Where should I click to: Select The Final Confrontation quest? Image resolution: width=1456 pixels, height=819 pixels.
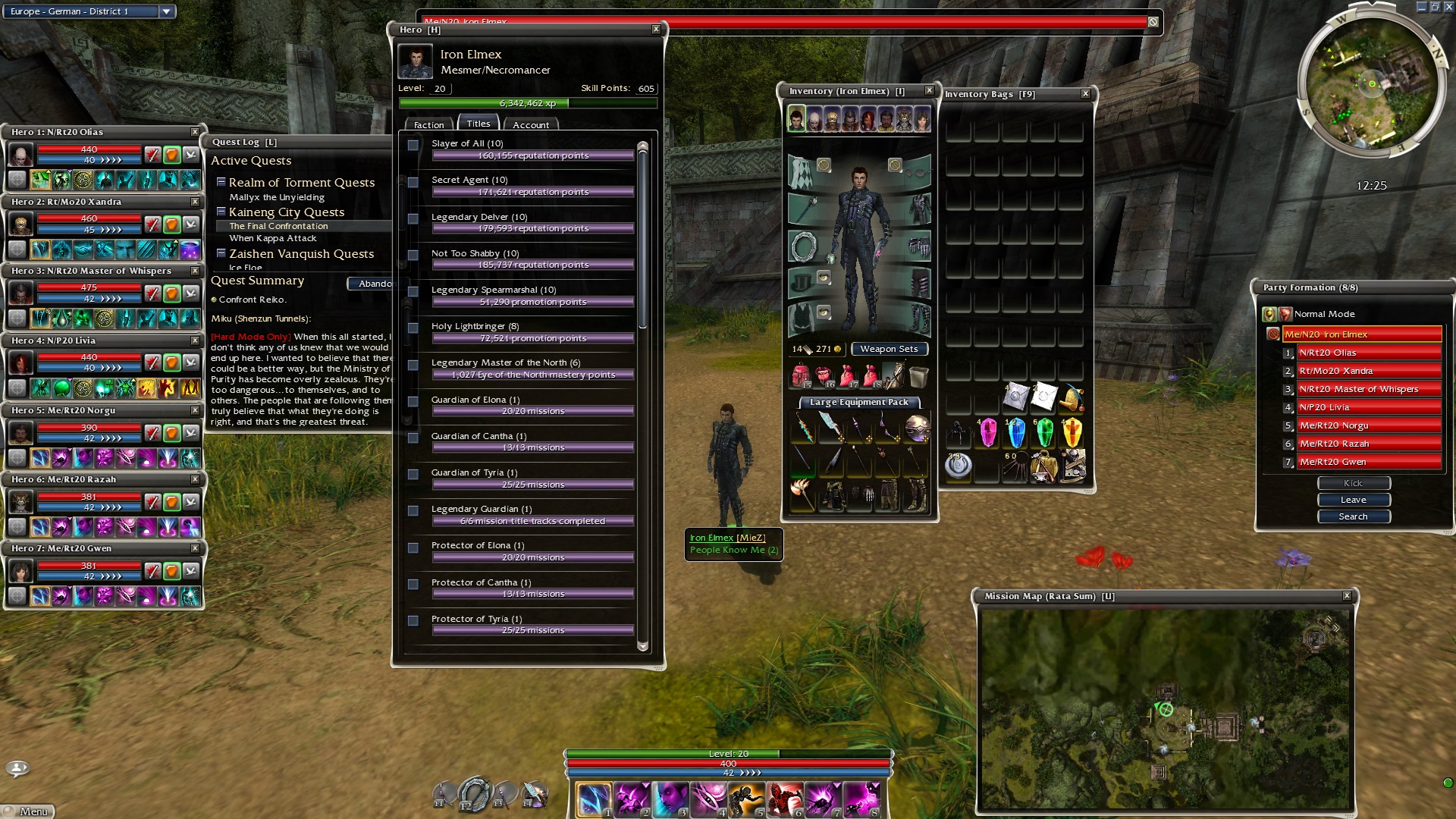pyautogui.click(x=279, y=226)
